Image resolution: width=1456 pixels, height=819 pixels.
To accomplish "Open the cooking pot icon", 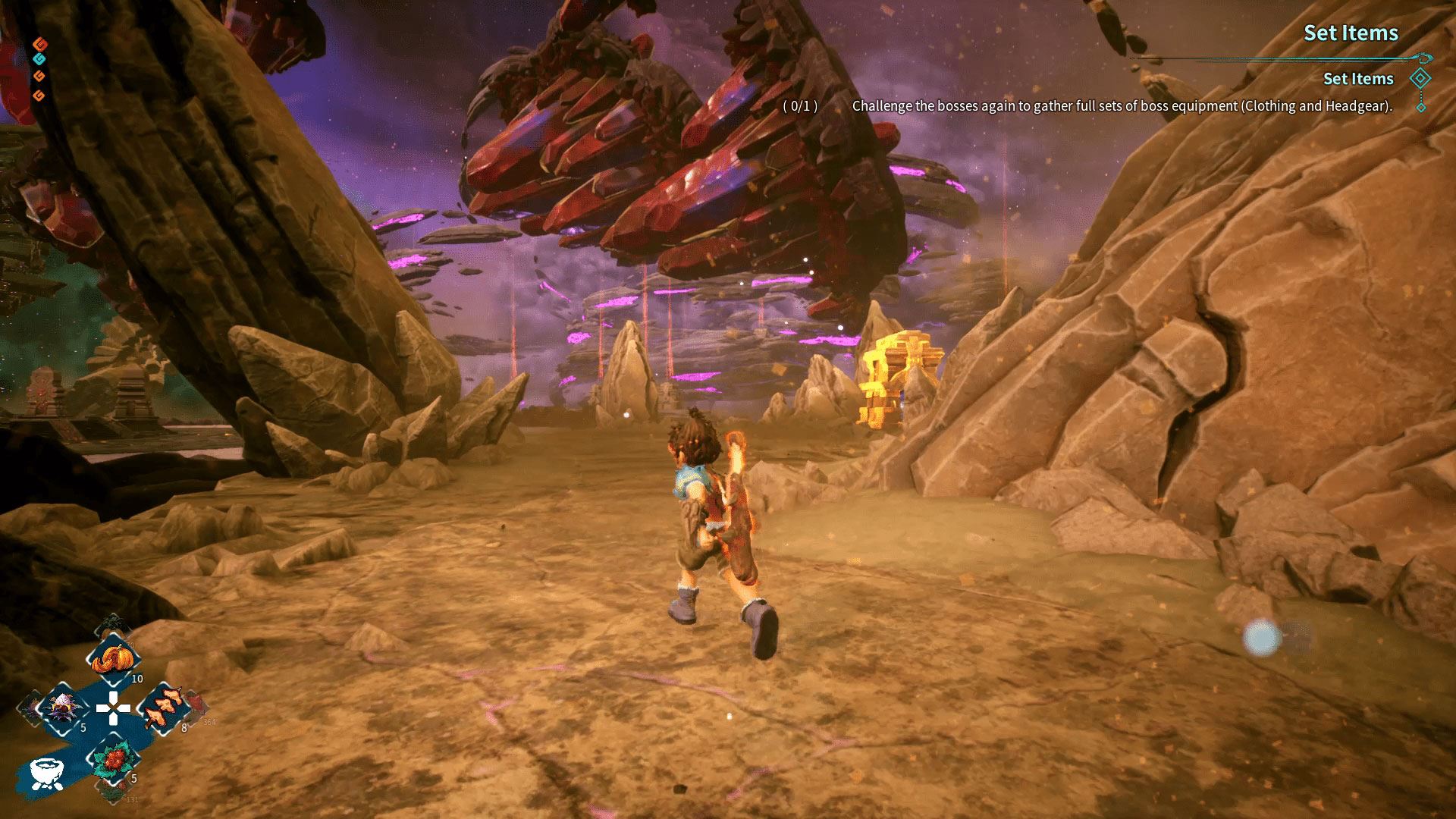I will (x=47, y=773).
